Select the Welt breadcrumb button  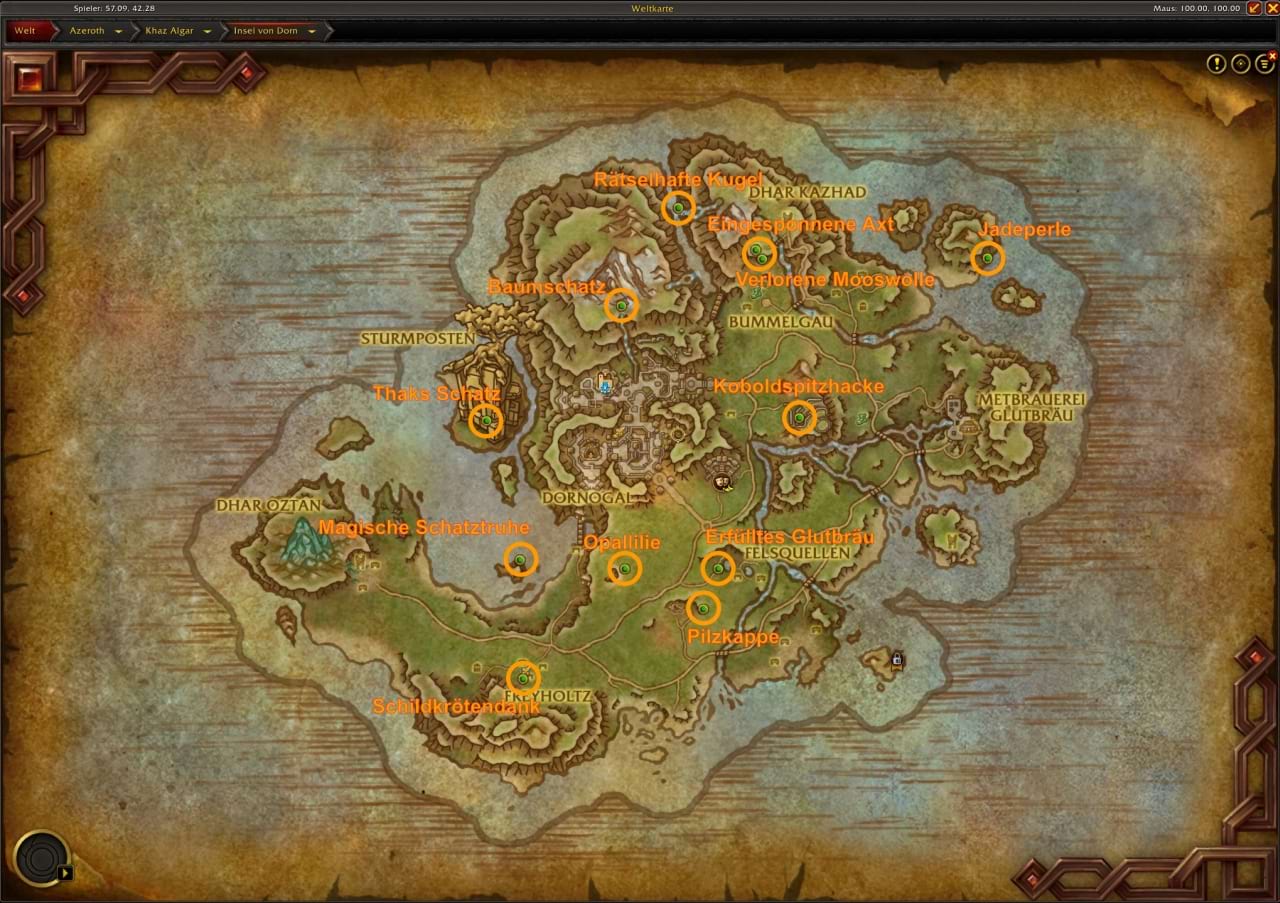coord(26,31)
